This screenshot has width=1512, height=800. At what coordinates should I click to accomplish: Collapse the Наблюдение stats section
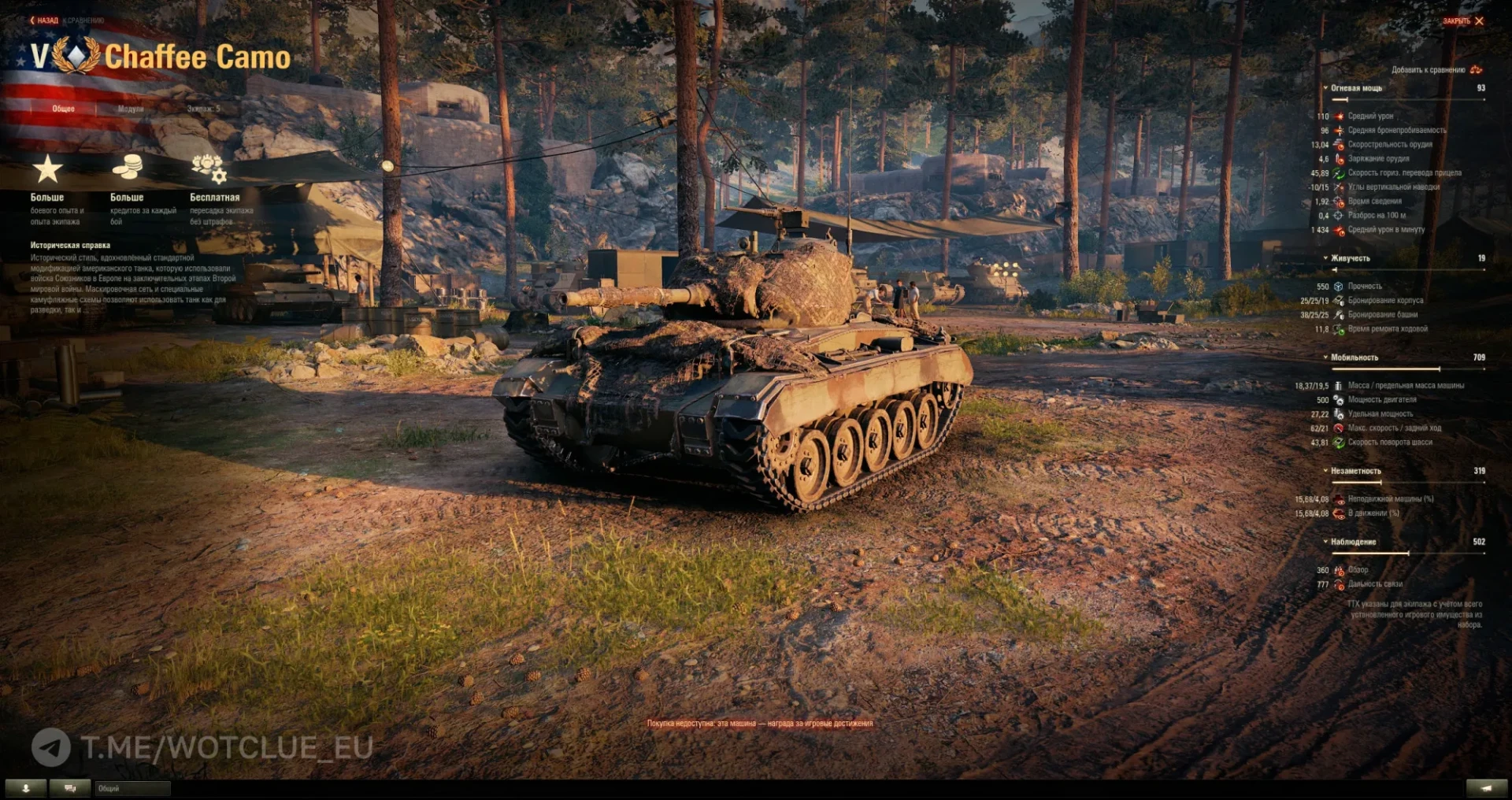tap(1352, 542)
